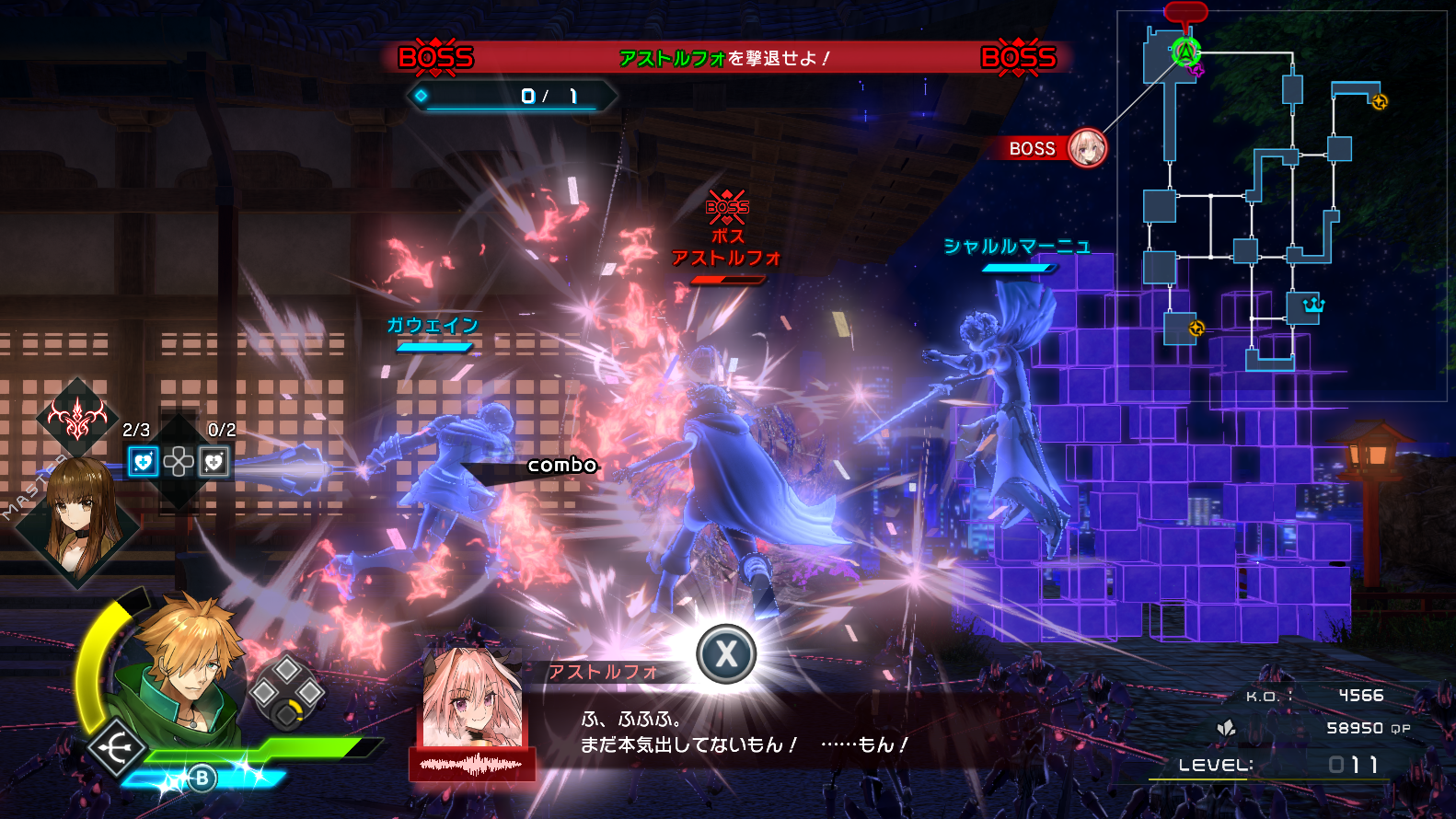
Task: Click the four-petal item switch icon
Action: 179,461
